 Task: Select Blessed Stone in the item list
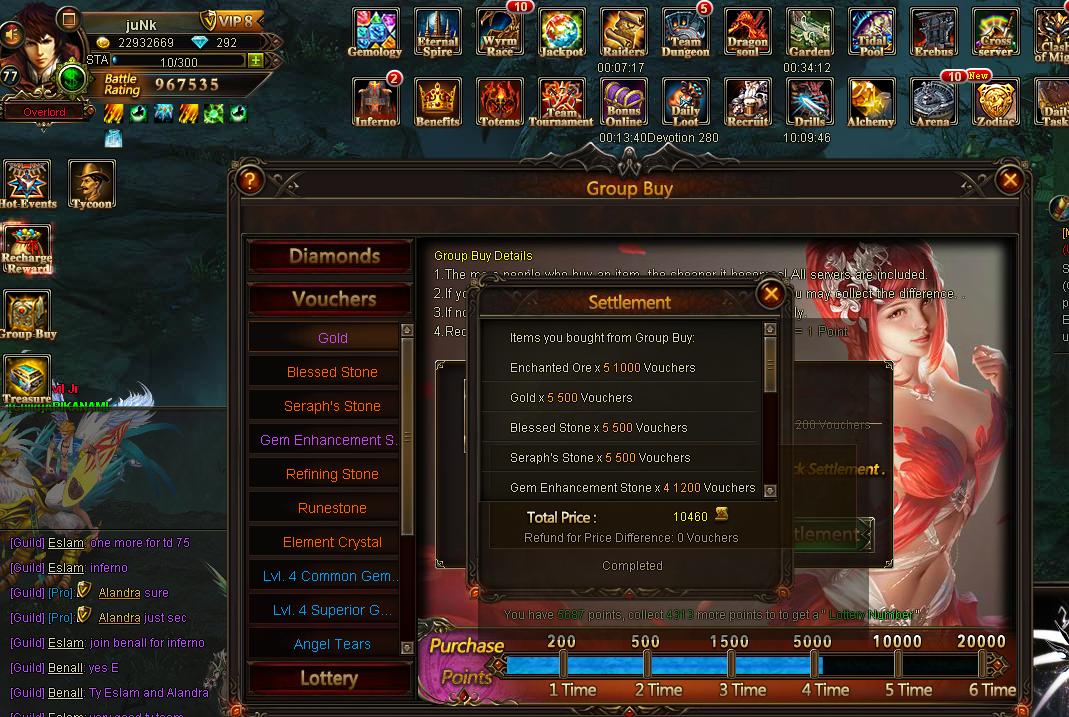(332, 372)
